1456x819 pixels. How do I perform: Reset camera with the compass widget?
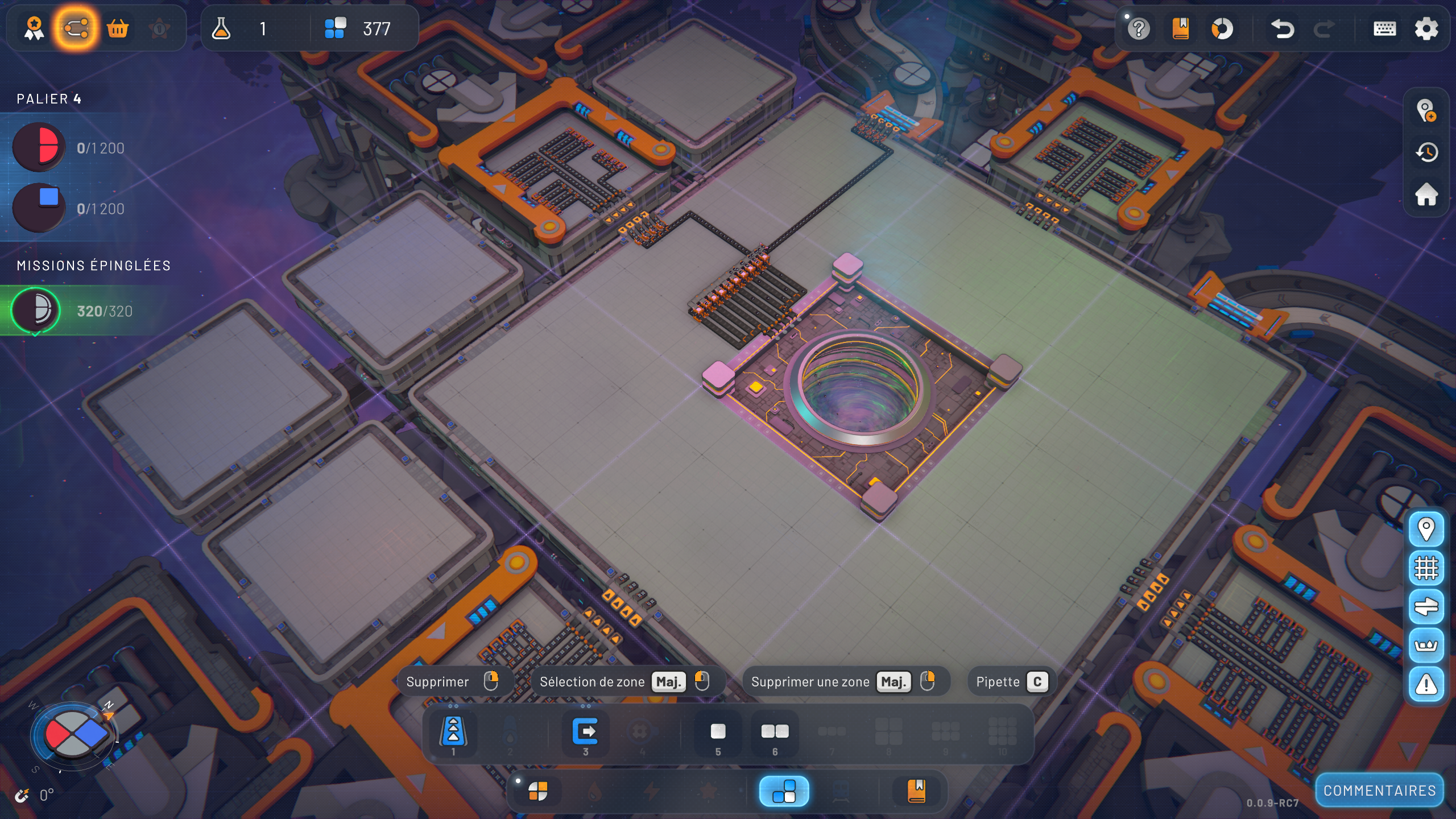[x=74, y=735]
